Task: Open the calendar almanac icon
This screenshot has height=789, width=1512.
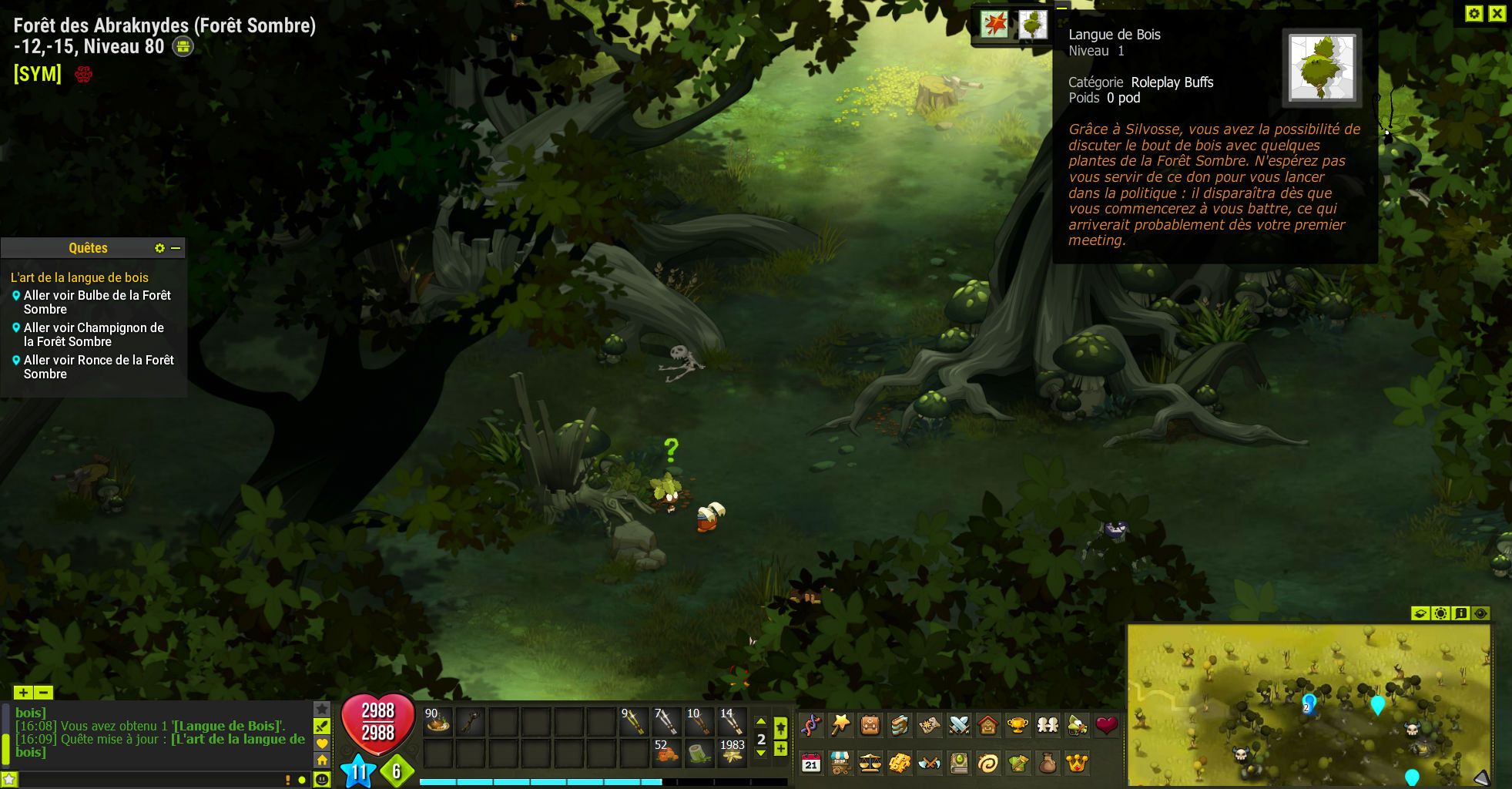Action: pyautogui.click(x=810, y=764)
